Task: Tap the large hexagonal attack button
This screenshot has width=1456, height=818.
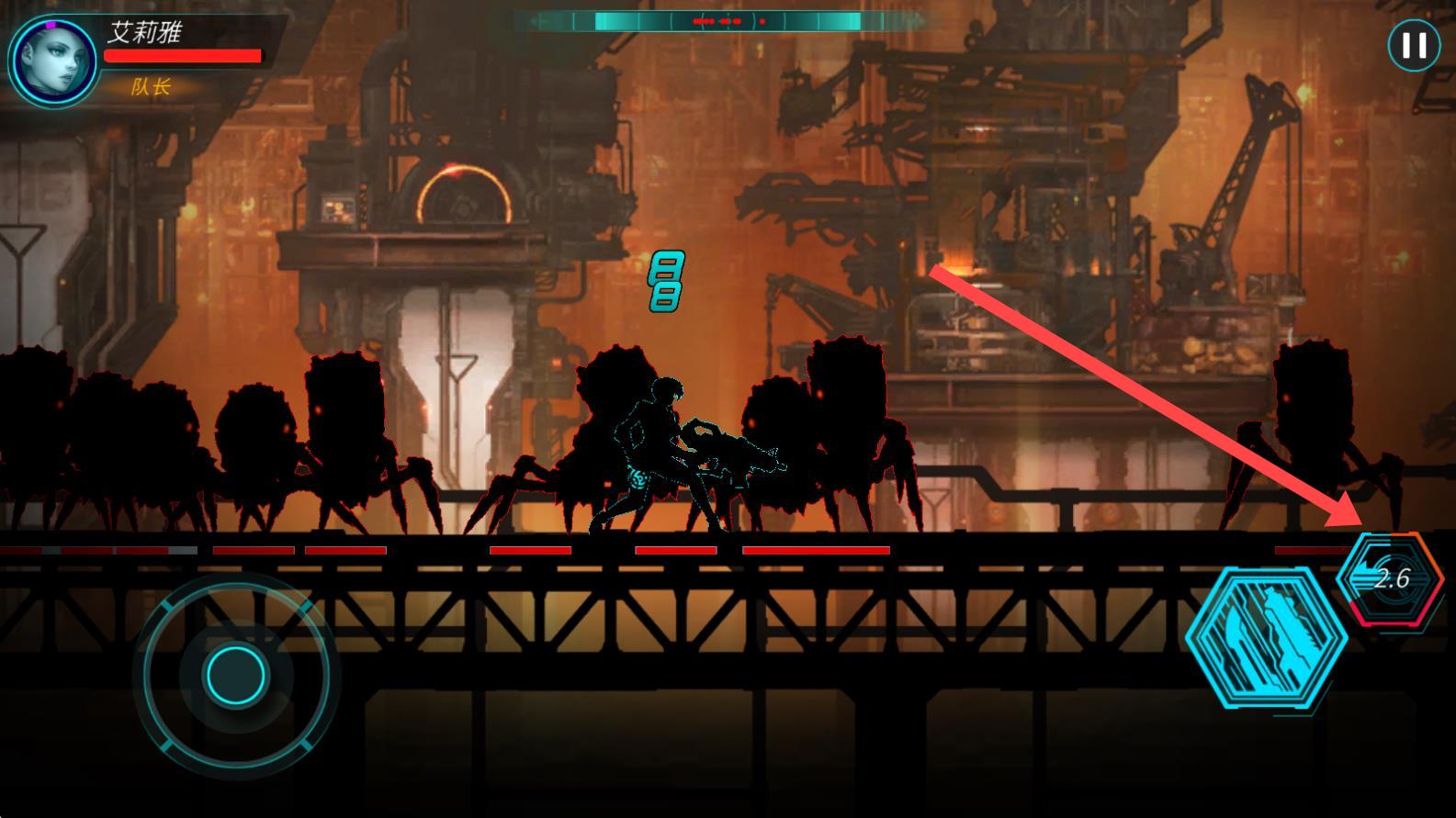Action: click(1266, 637)
